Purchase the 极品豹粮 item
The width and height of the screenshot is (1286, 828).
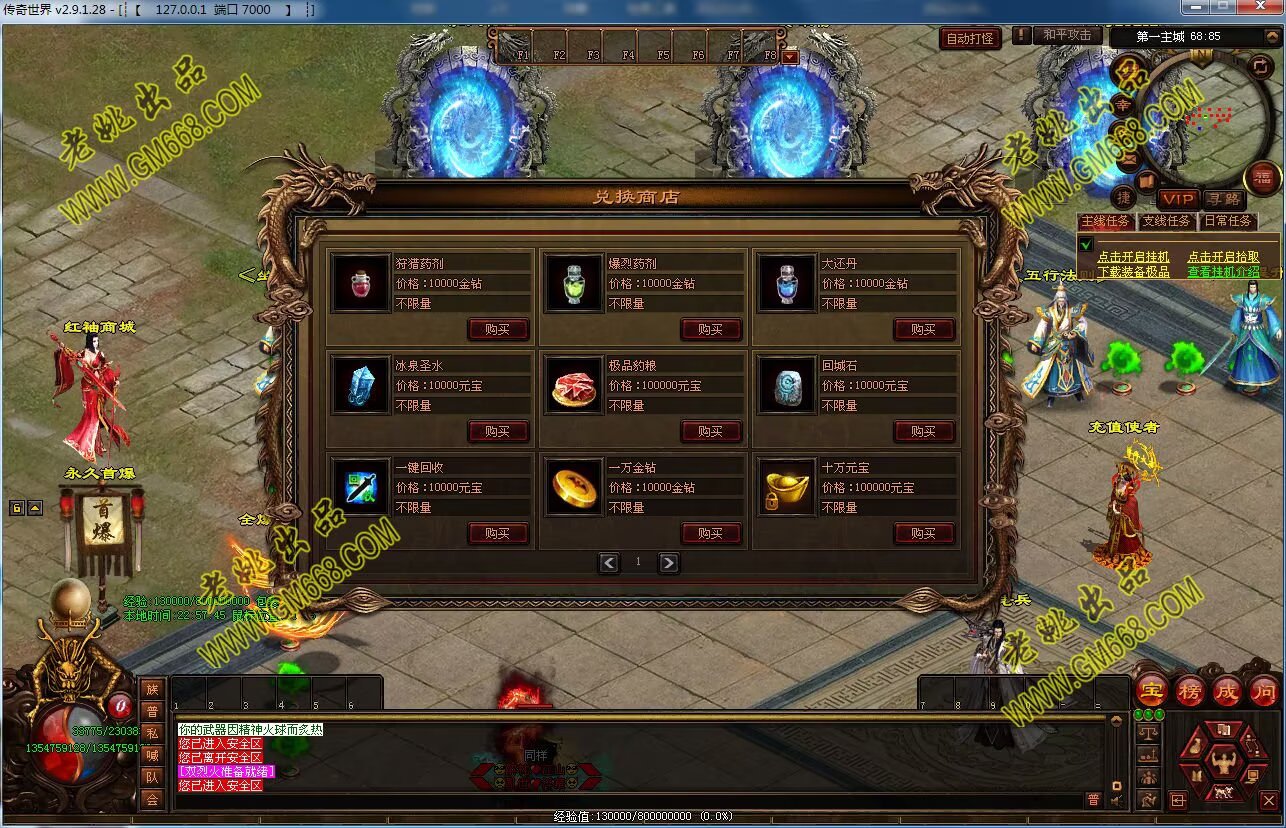coord(710,432)
